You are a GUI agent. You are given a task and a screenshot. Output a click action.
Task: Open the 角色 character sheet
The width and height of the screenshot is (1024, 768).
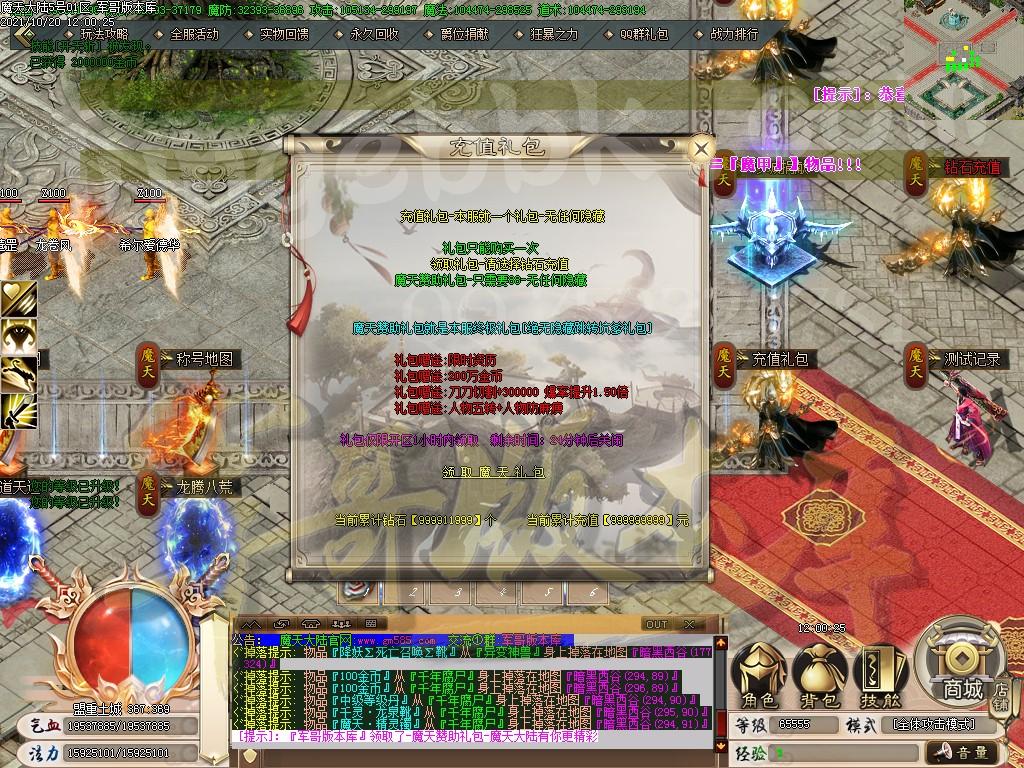pos(760,674)
